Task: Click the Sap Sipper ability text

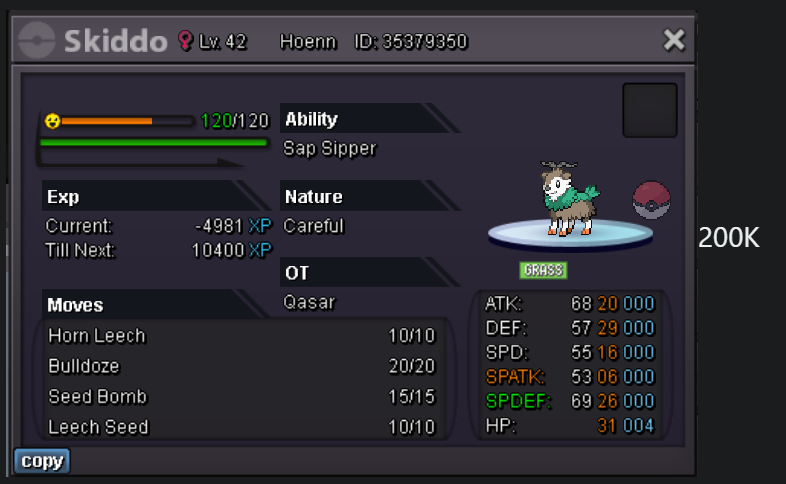Action: coord(329,149)
